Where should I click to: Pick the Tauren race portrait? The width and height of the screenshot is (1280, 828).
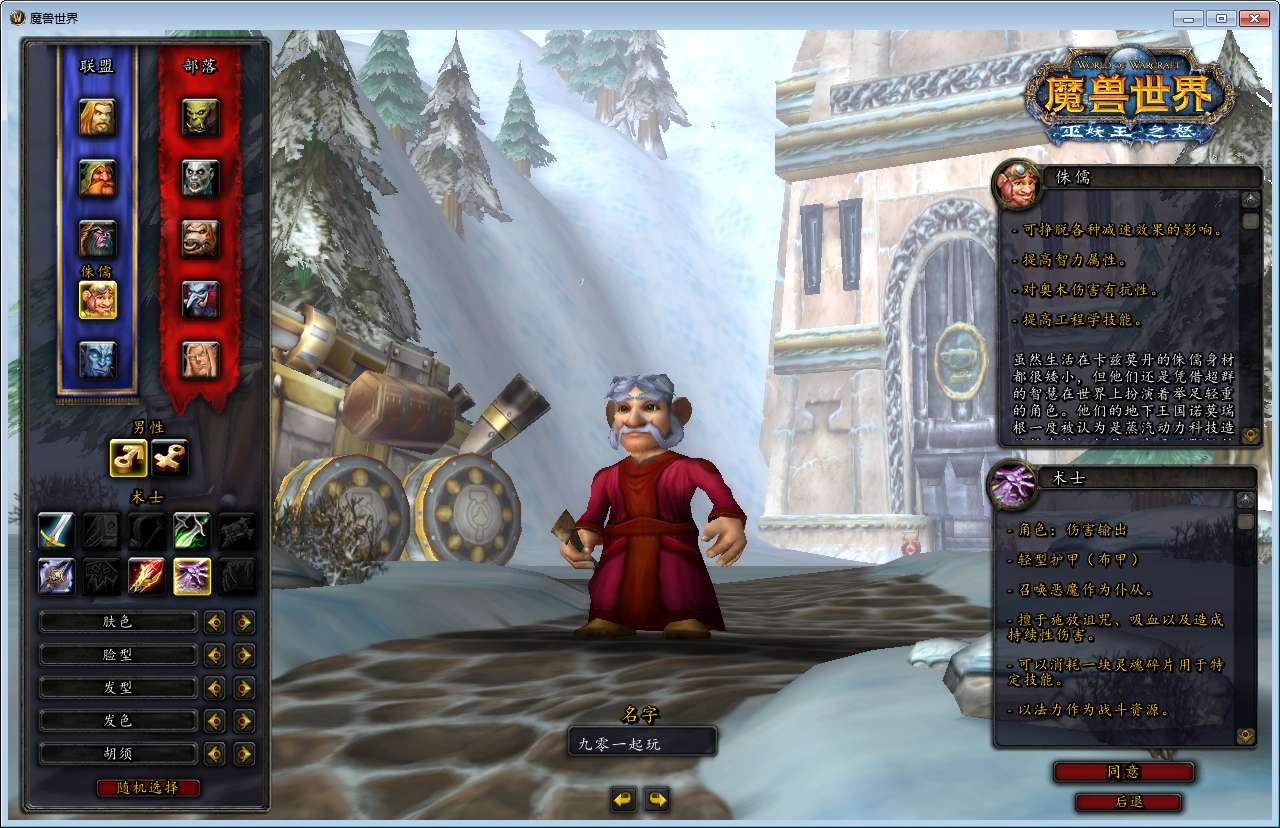tap(200, 238)
